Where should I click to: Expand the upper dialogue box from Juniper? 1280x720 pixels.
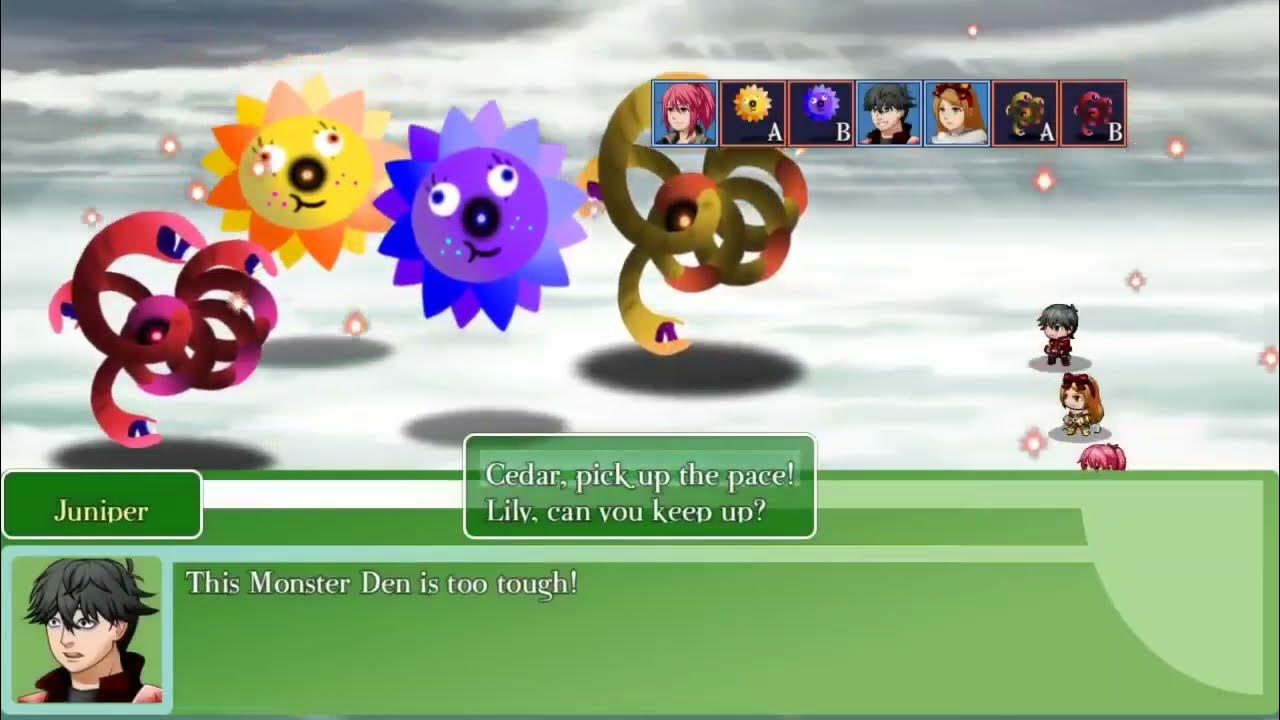(640, 487)
